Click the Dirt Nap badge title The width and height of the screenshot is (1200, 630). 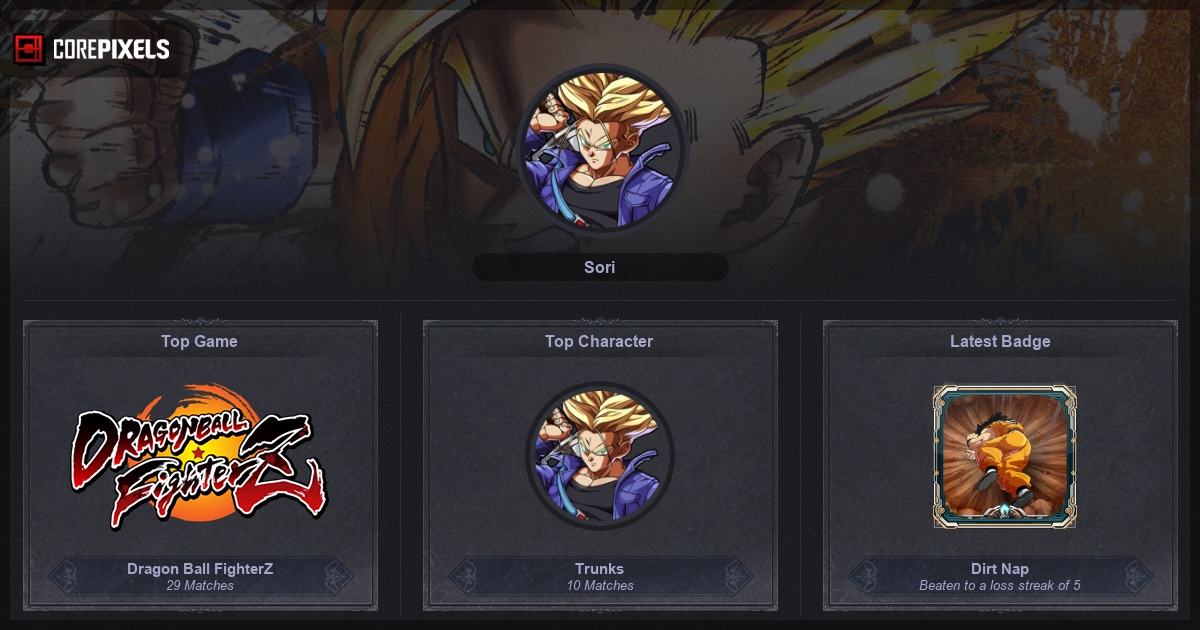pyautogui.click(x=1000, y=568)
